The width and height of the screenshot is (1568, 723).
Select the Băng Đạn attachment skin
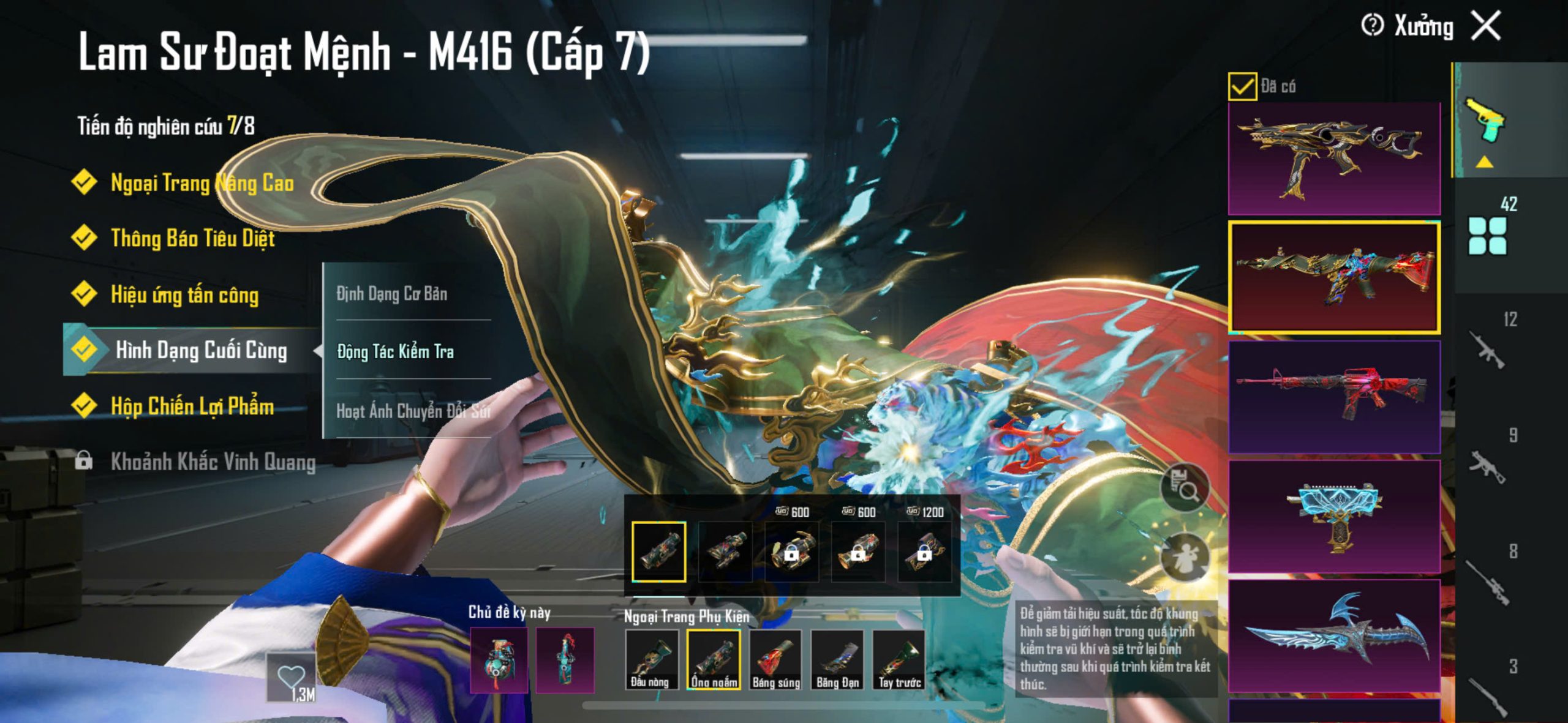click(x=837, y=660)
